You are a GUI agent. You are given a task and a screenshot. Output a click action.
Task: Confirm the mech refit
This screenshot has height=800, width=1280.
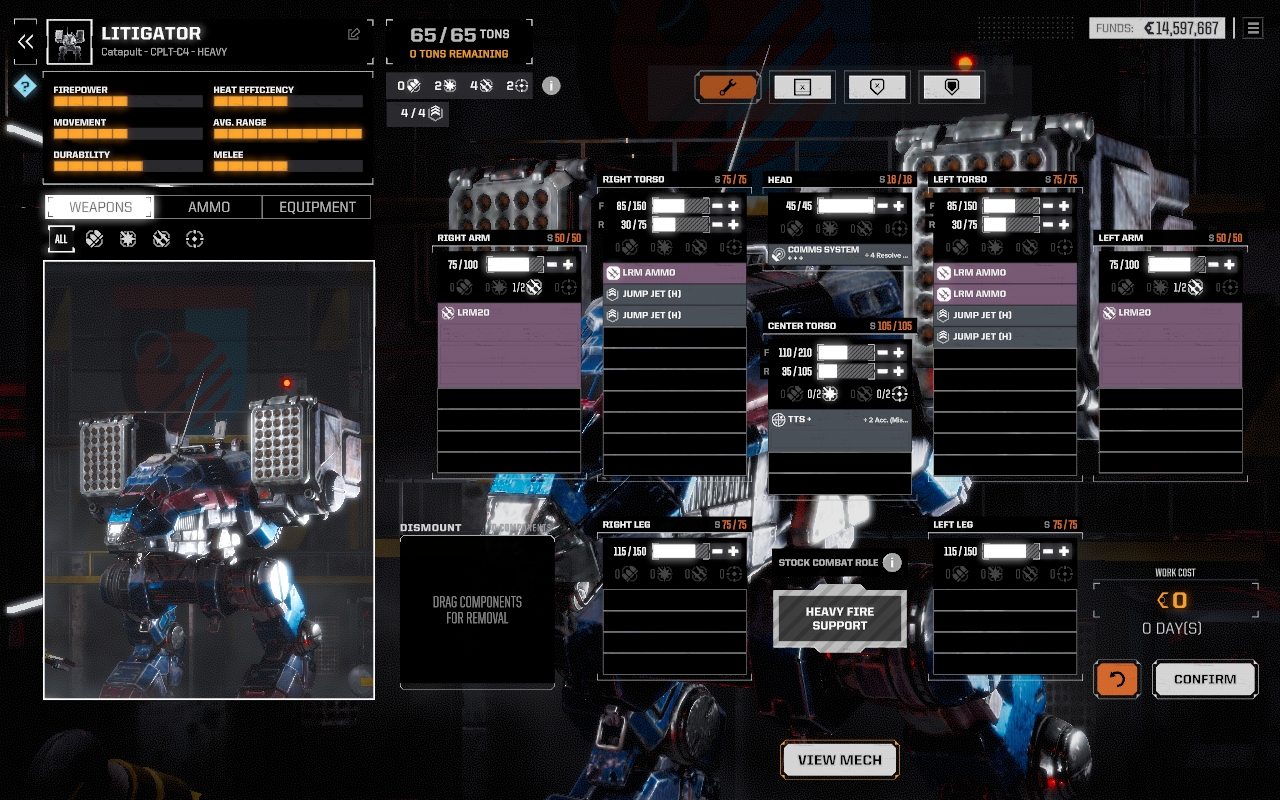(x=1205, y=679)
